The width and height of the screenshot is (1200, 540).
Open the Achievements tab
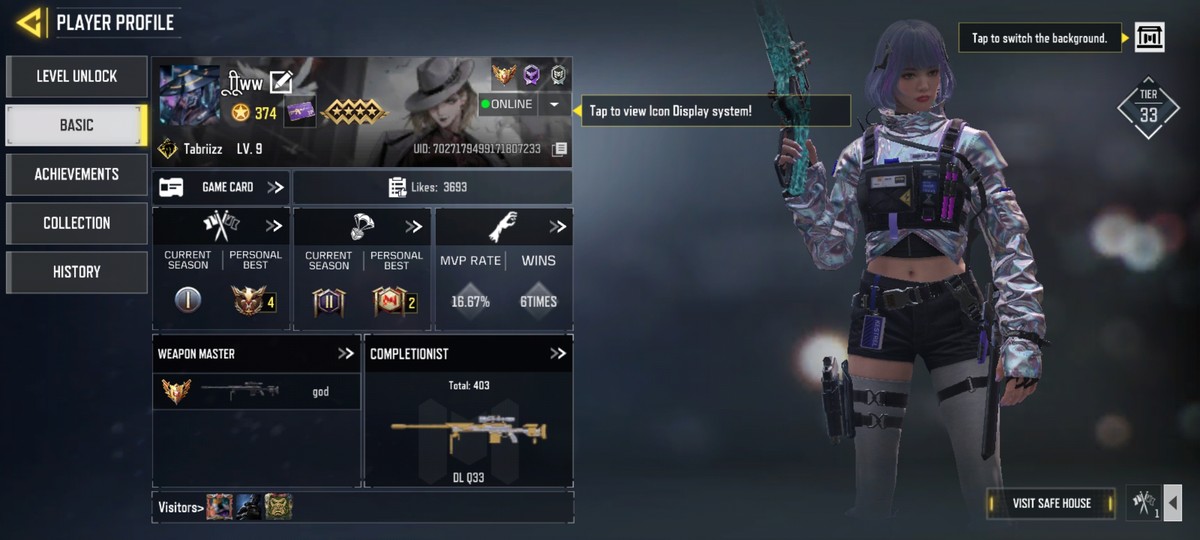(x=77, y=174)
